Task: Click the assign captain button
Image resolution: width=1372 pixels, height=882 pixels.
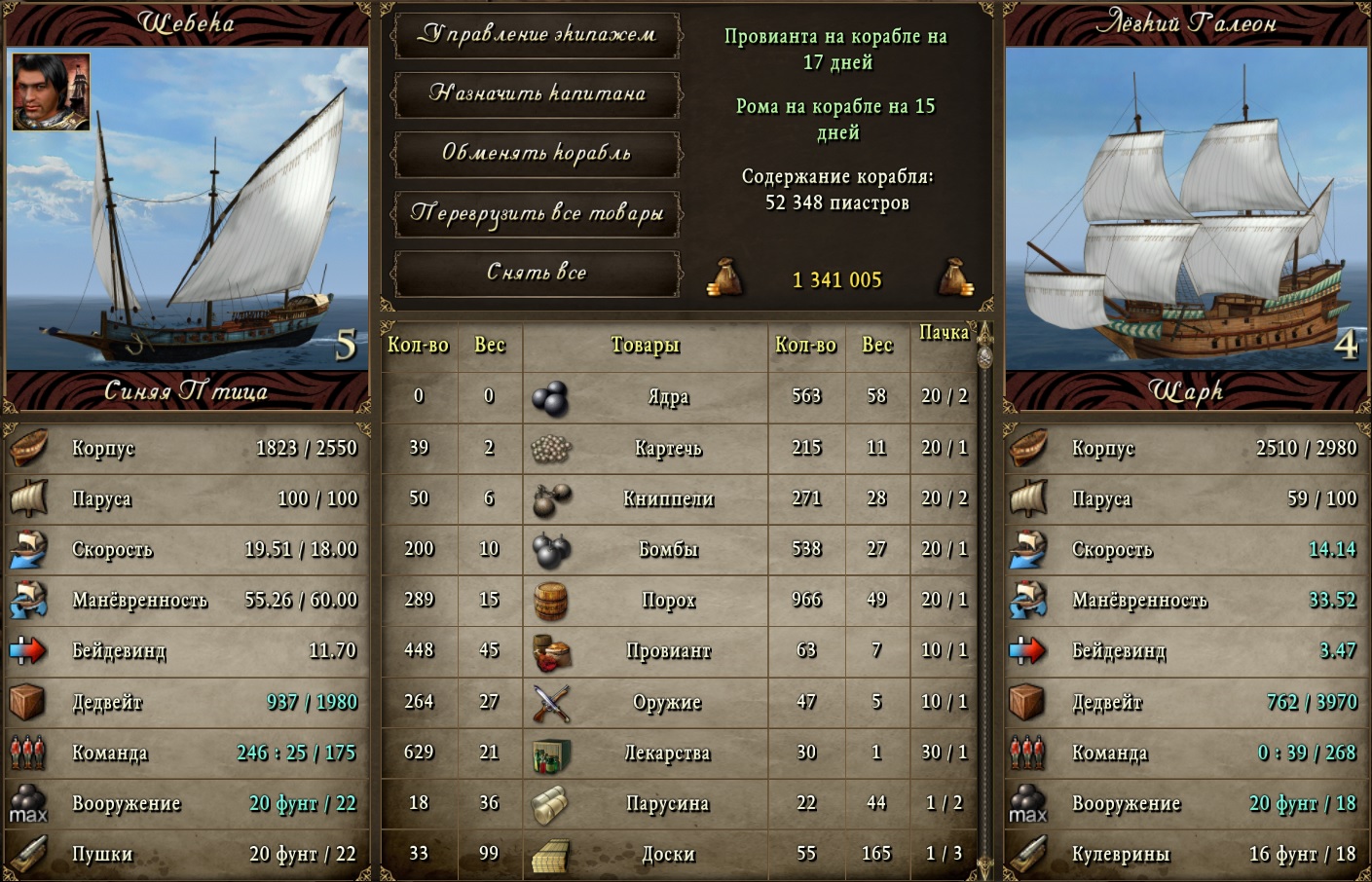Action: [537, 94]
